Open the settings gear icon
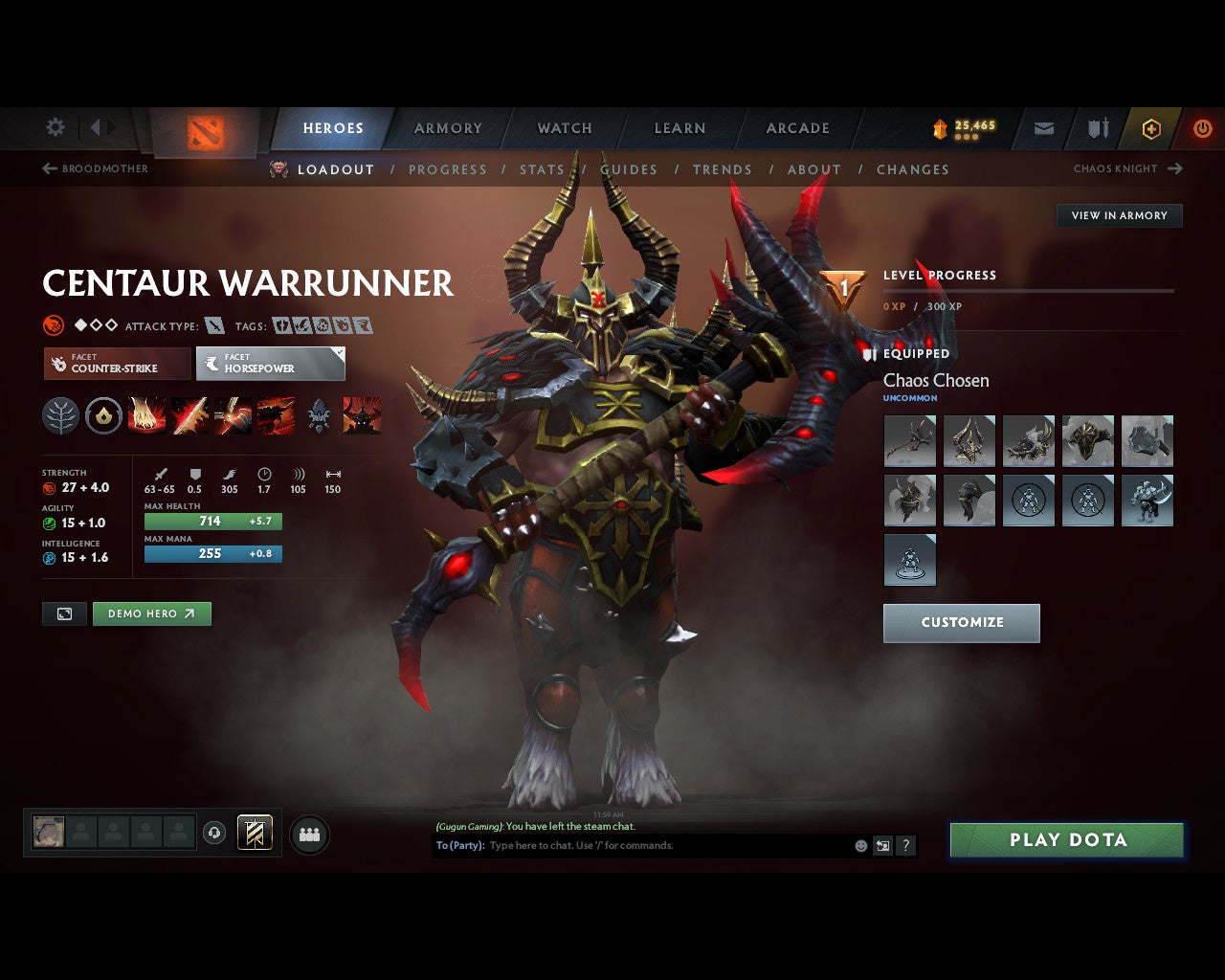 [55, 126]
